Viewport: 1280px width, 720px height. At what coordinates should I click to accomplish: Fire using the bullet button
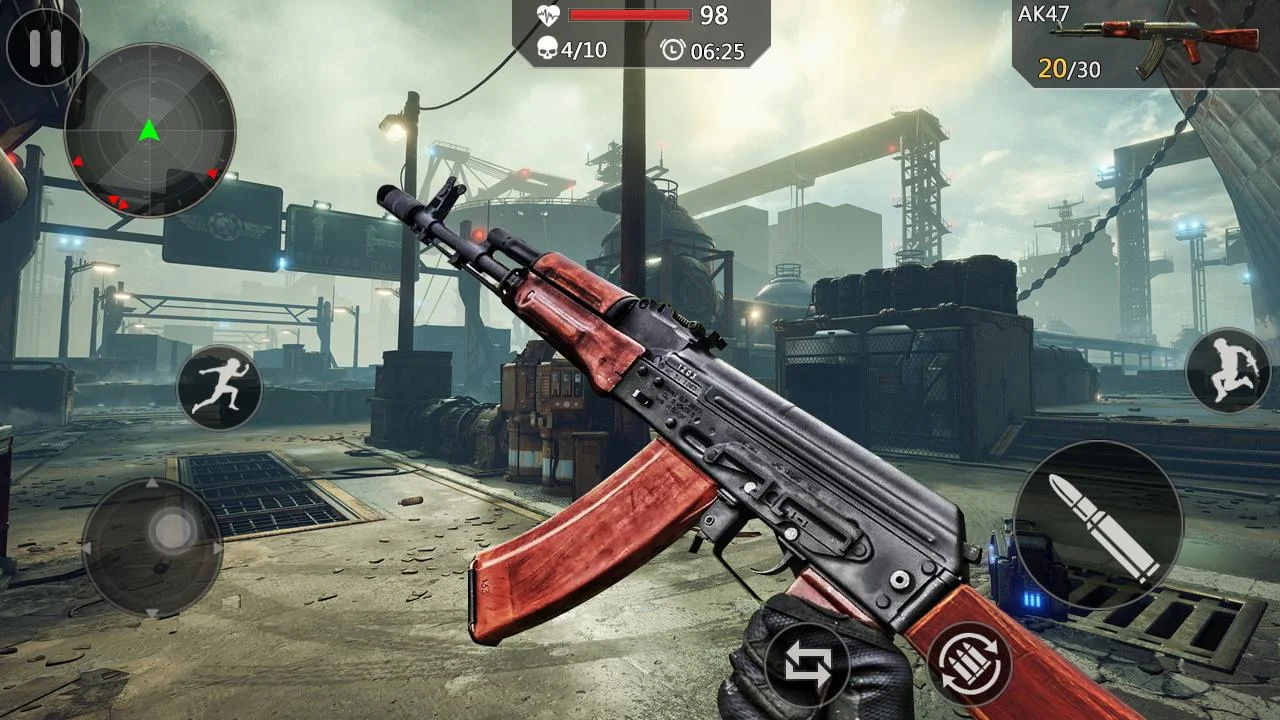click(1098, 526)
